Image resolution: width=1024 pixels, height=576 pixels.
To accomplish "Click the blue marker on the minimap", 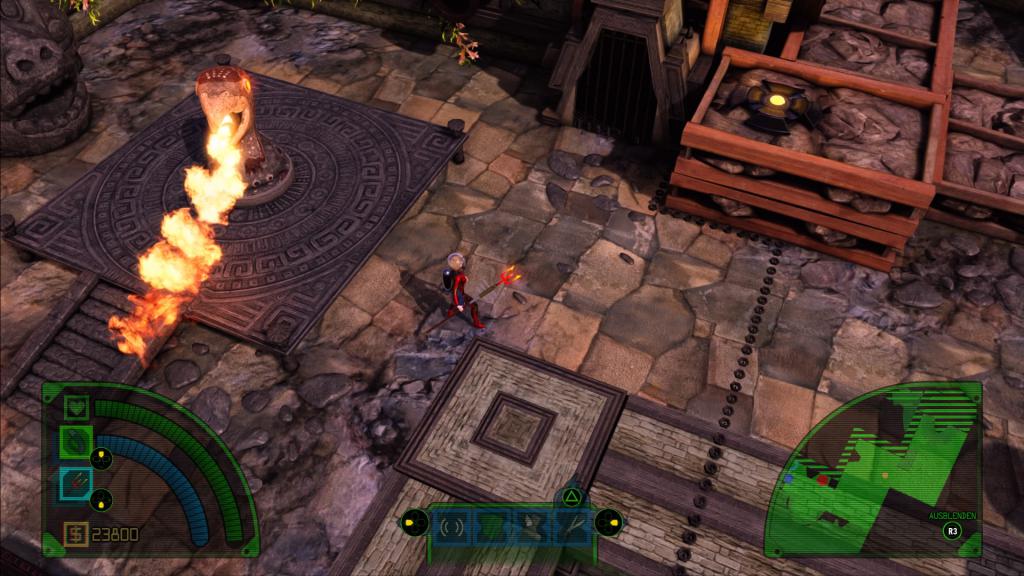I will click(789, 478).
